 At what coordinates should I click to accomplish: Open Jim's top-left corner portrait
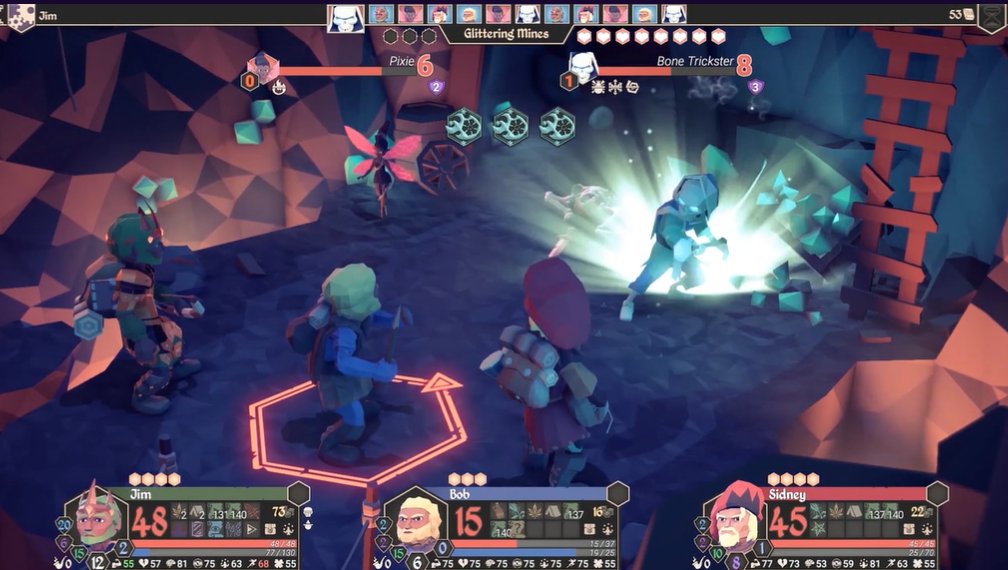(x=21, y=15)
